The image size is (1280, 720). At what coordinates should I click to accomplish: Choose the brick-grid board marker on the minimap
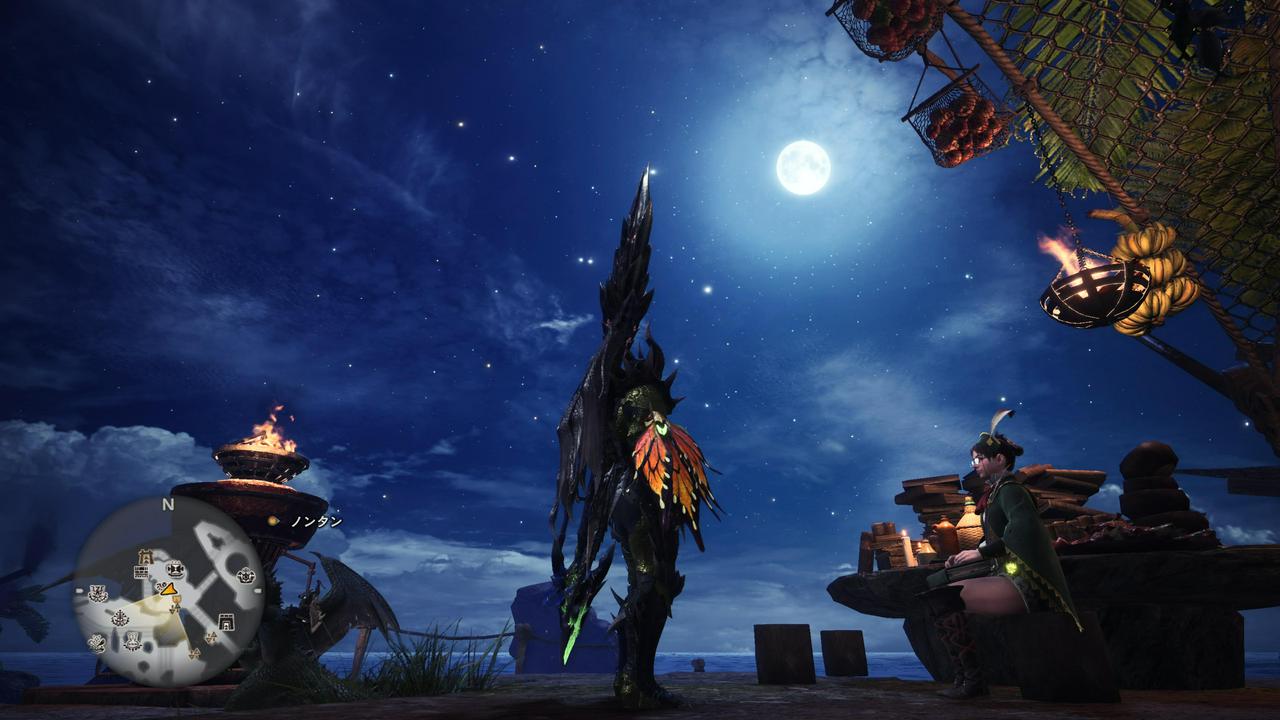pos(141,572)
